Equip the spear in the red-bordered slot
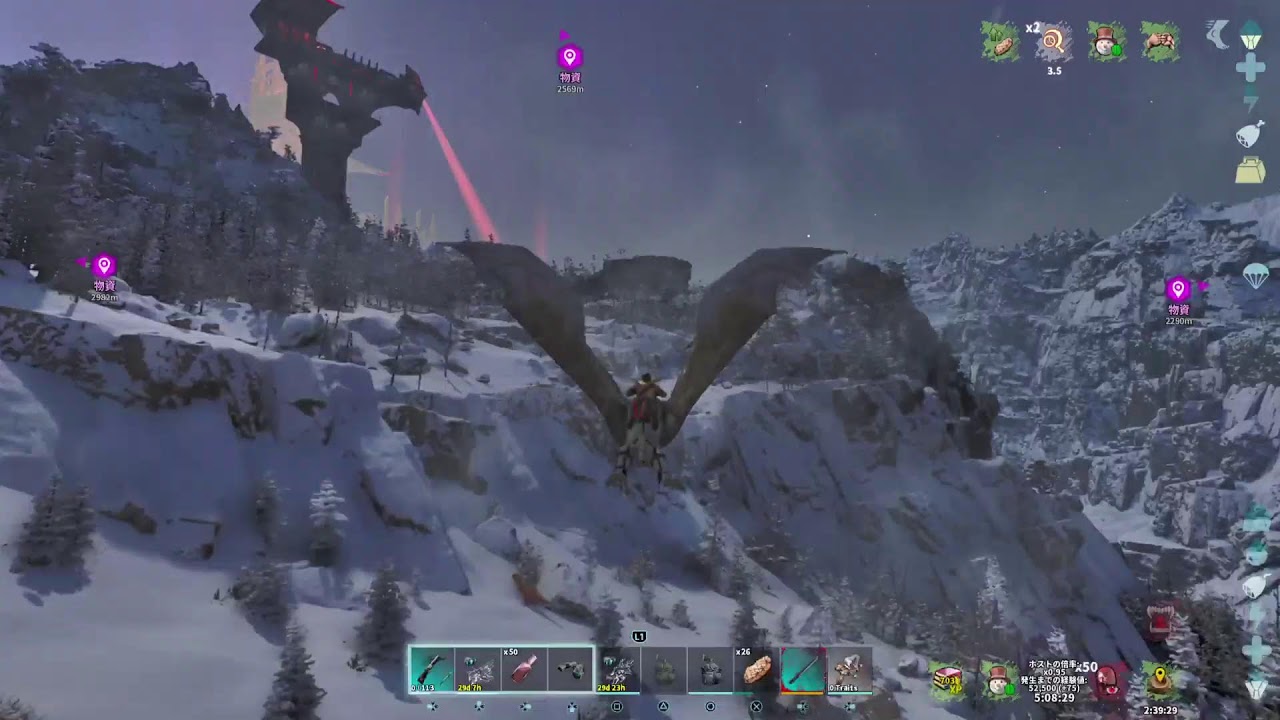 (x=802, y=669)
